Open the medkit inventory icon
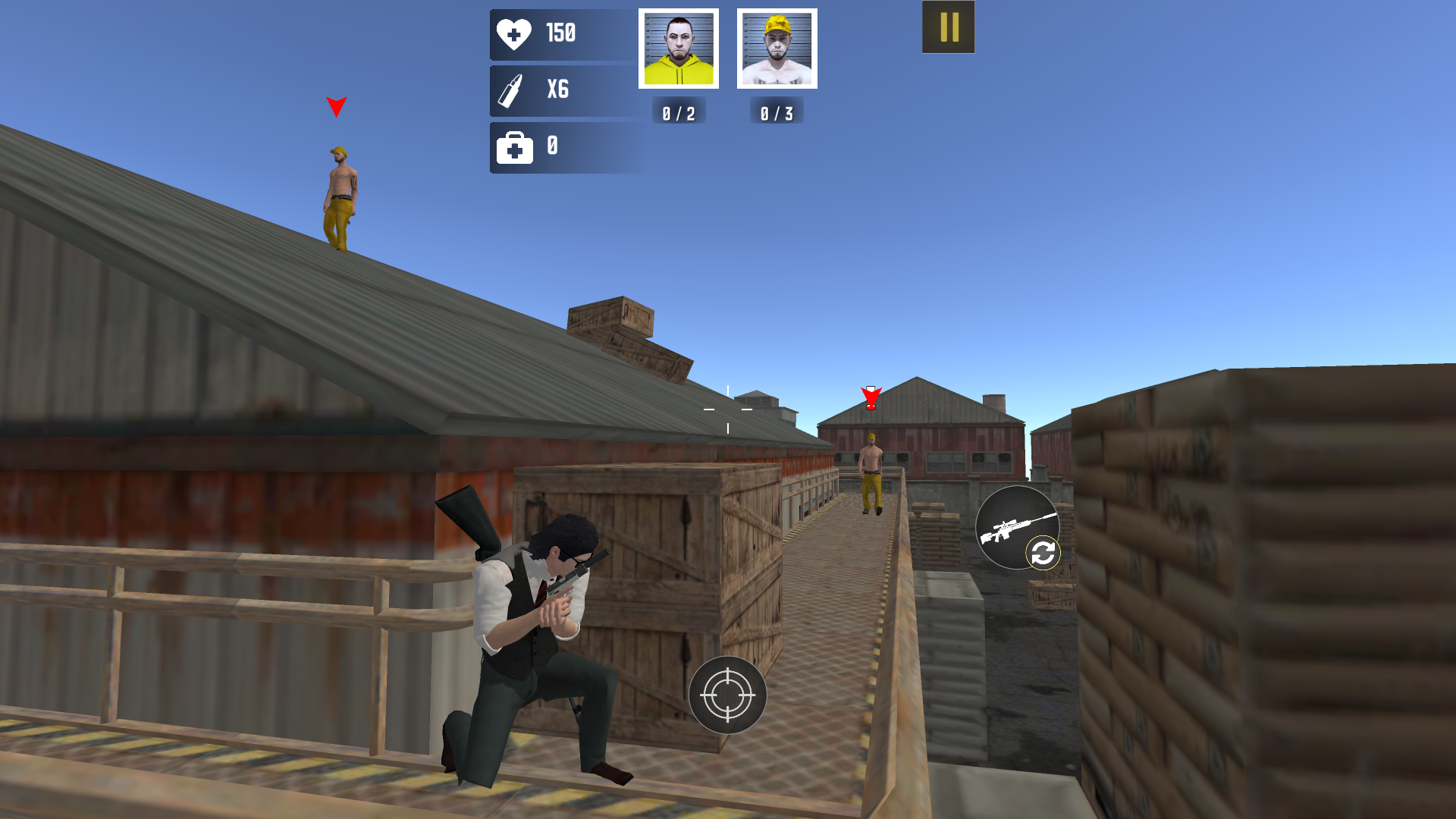 pyautogui.click(x=515, y=146)
